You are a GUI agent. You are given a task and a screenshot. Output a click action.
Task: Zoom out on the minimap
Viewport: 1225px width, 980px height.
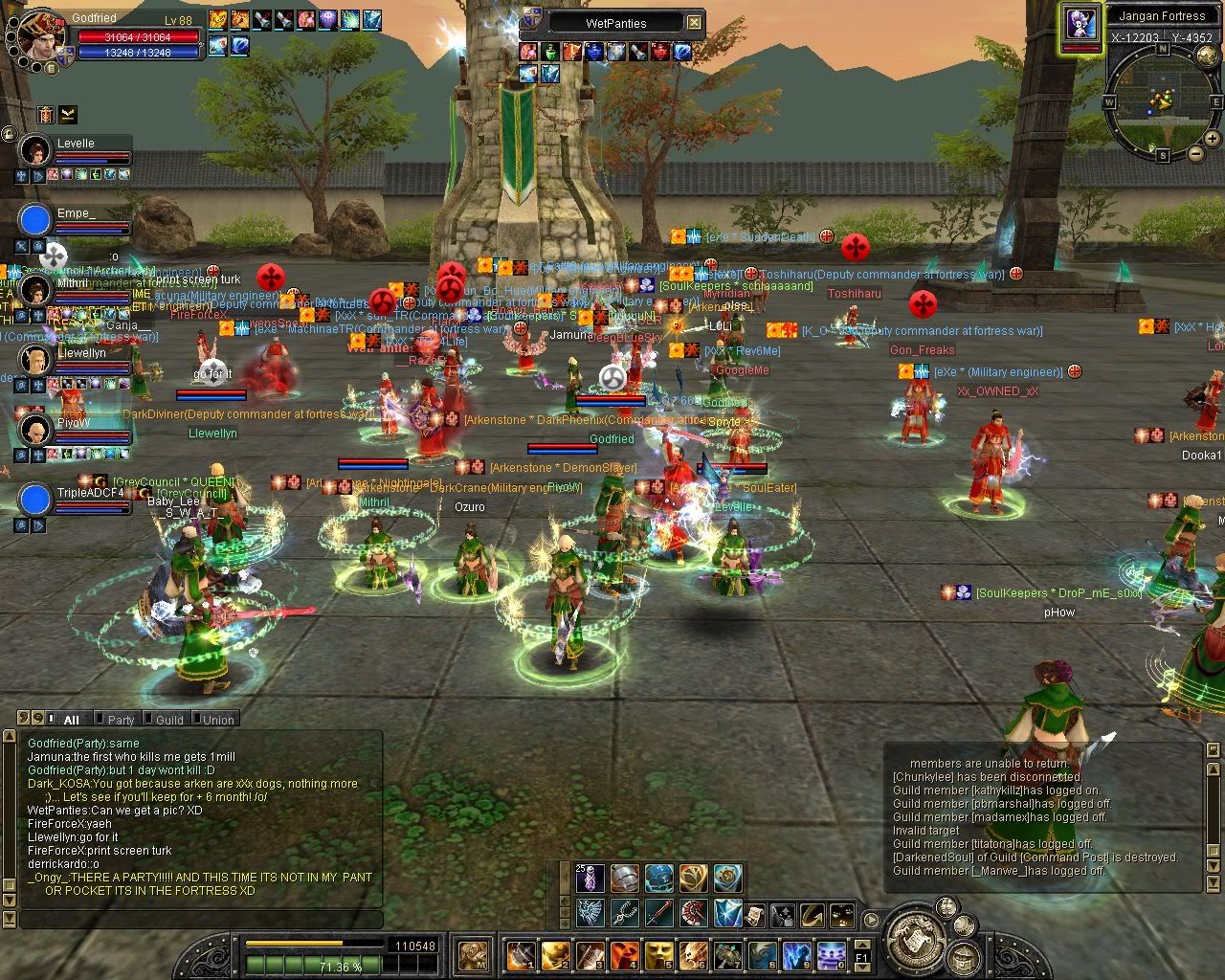point(1196,153)
